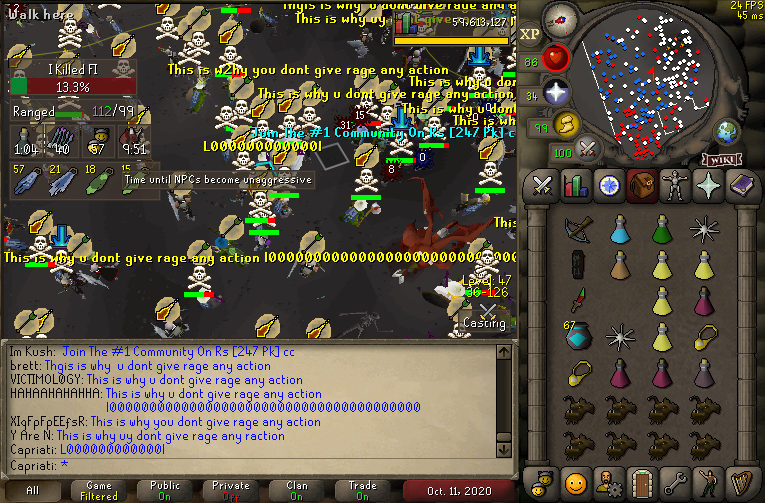765x503 pixels.
Task: Activate quick-prayers with the prayer orb
Action: [x=557, y=94]
